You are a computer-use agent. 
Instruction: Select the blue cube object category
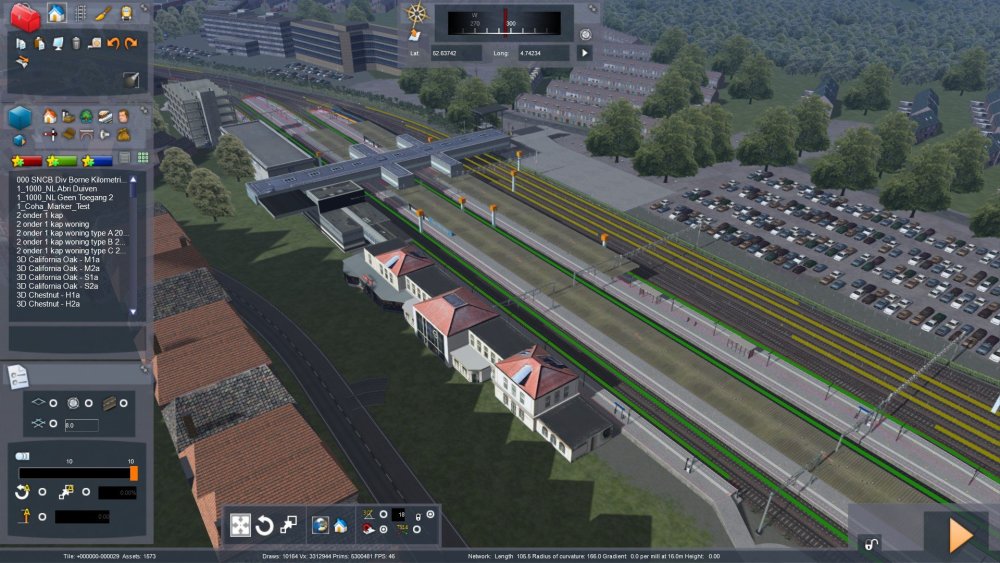tap(20, 117)
